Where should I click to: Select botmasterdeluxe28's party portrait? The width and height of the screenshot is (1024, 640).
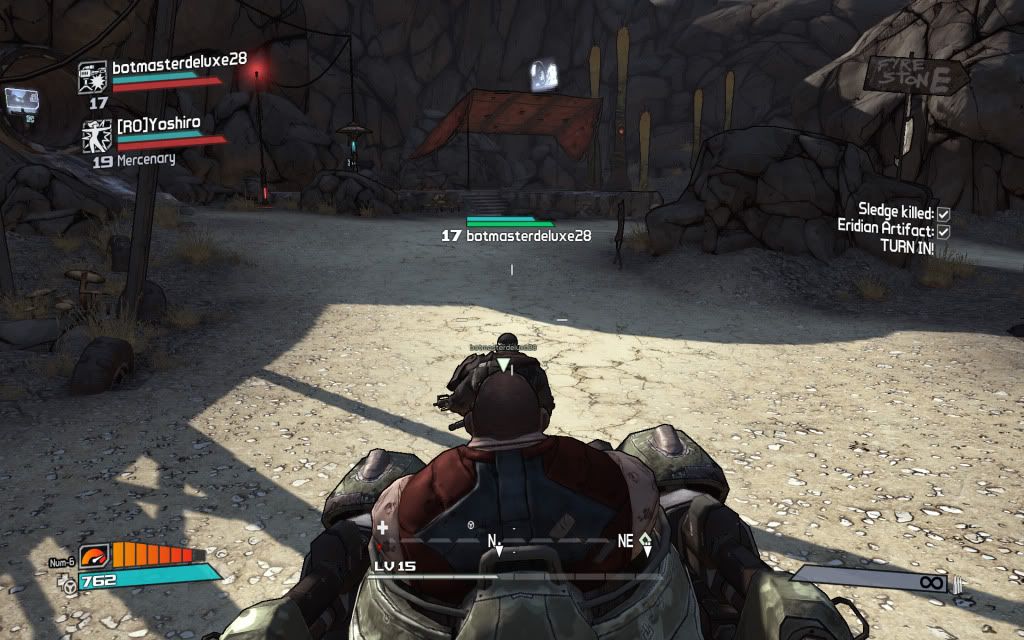click(93, 77)
